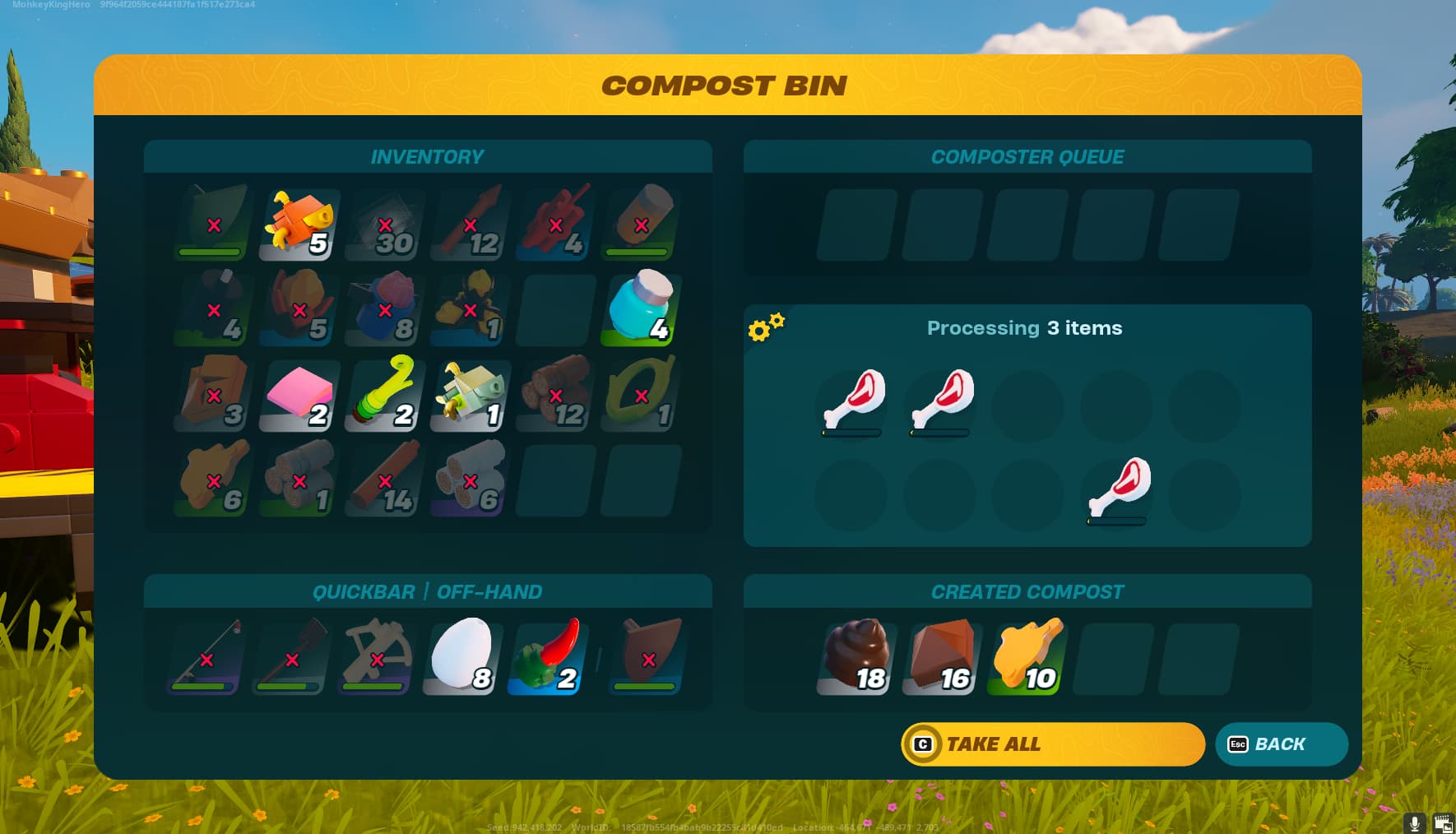The image size is (1456, 834).
Task: Click the pink slab stack of two
Action: (x=298, y=396)
